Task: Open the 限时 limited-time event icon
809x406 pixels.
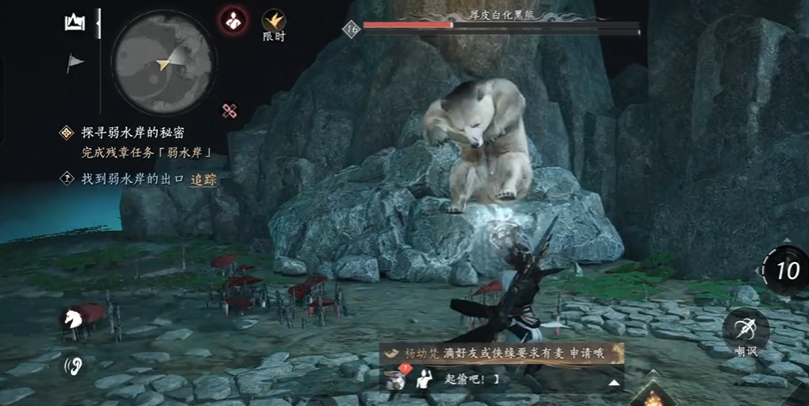Action: point(274,23)
